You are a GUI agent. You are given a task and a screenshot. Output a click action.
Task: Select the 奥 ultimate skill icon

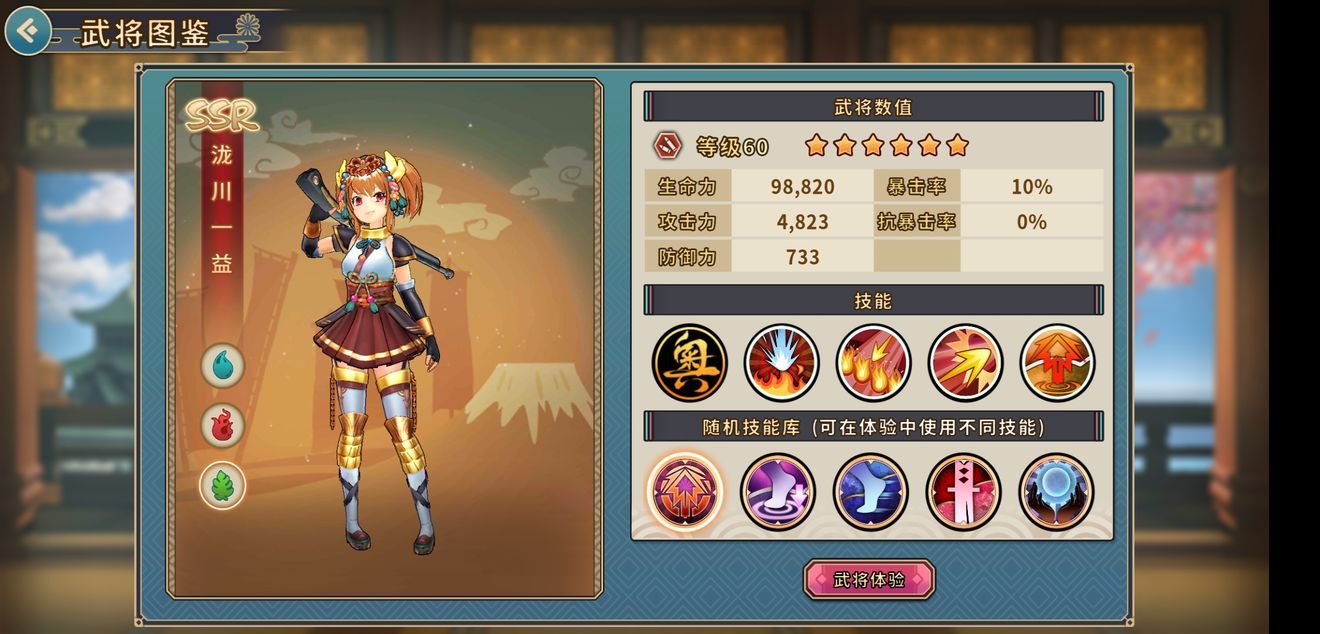coord(690,362)
